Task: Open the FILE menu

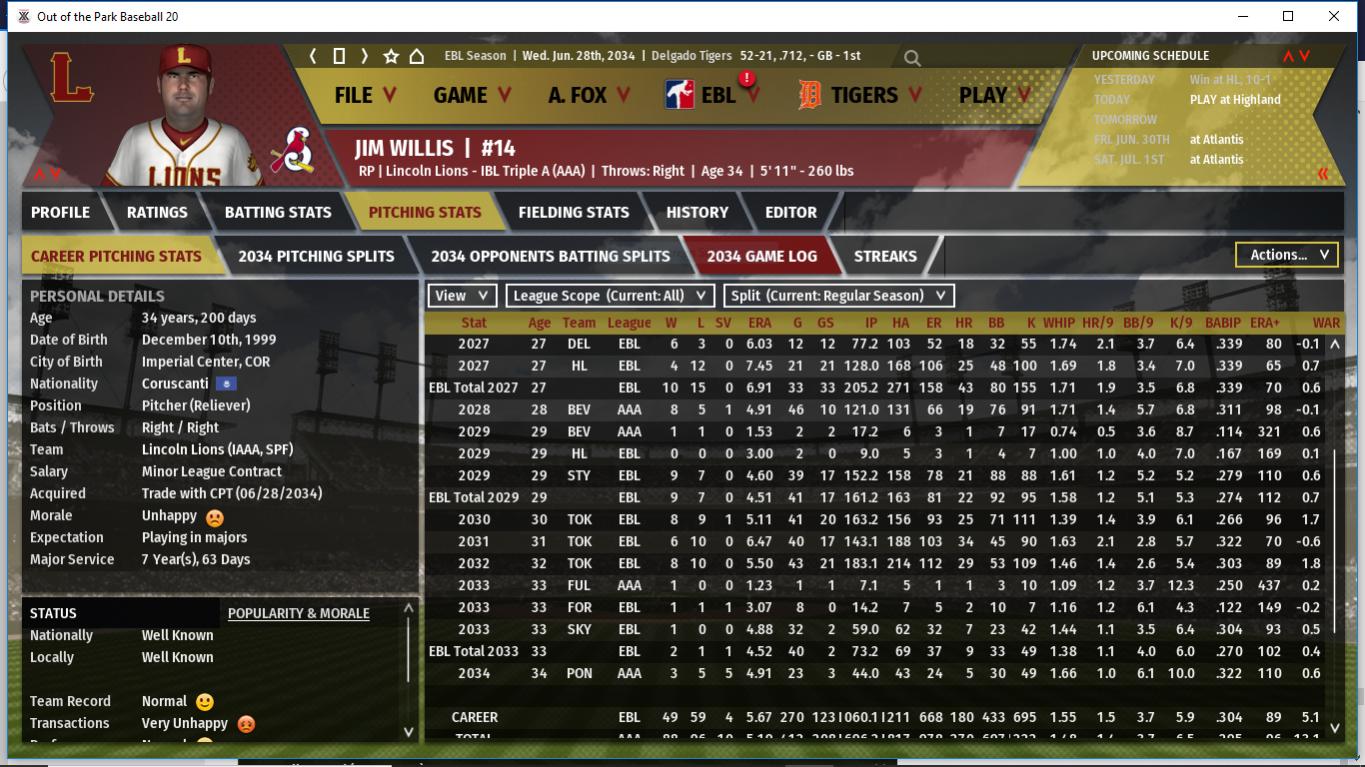Action: [365, 95]
